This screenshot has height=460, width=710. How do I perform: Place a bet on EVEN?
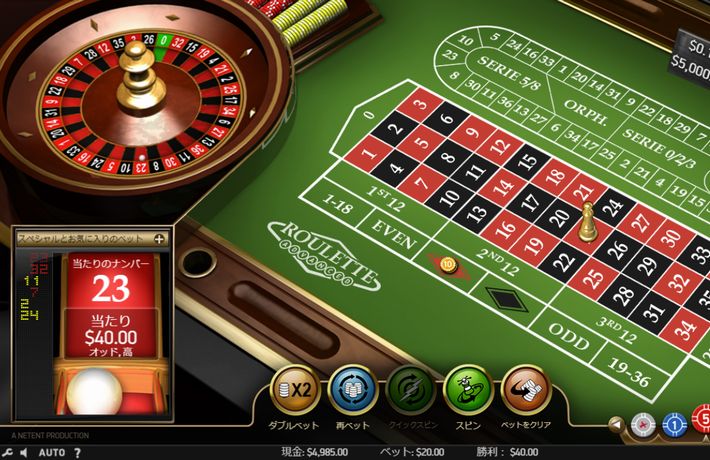pyautogui.click(x=393, y=227)
